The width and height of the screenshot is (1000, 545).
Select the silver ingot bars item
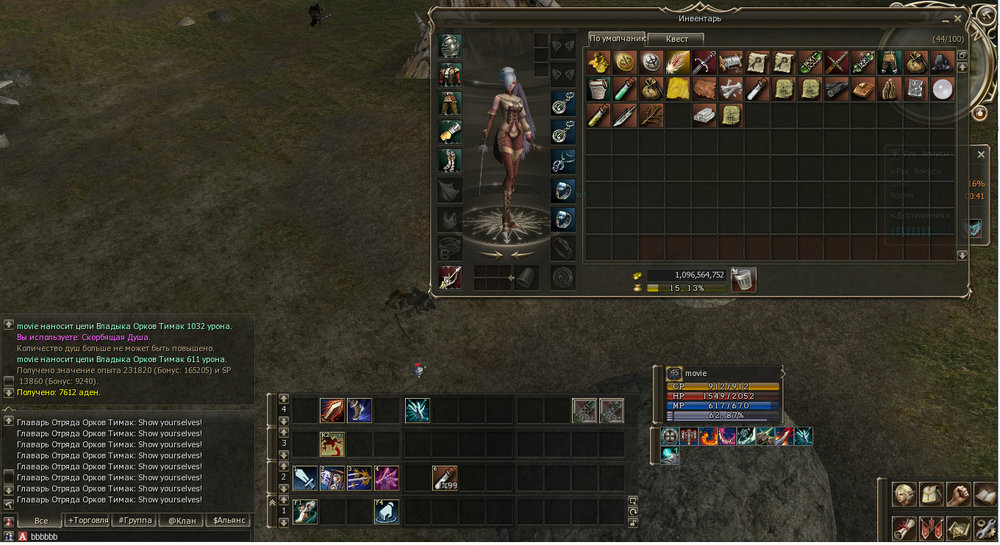pos(706,114)
